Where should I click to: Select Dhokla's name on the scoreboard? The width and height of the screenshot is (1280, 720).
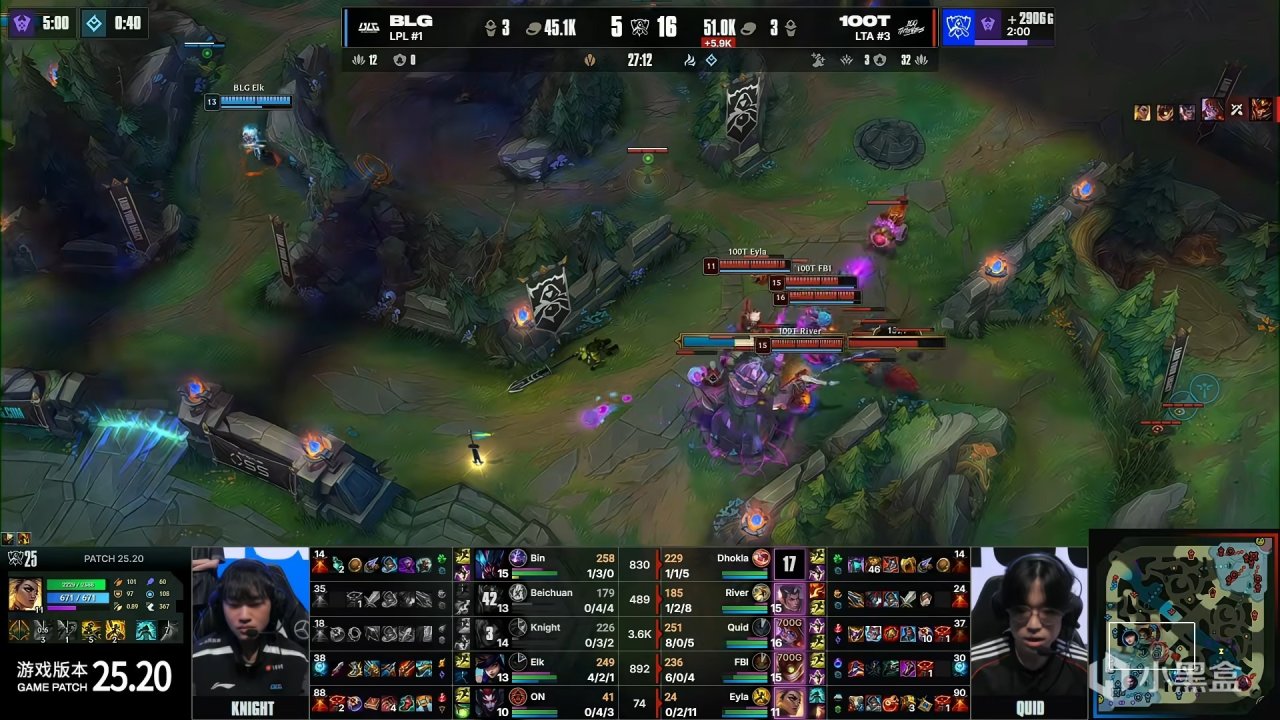point(733,558)
